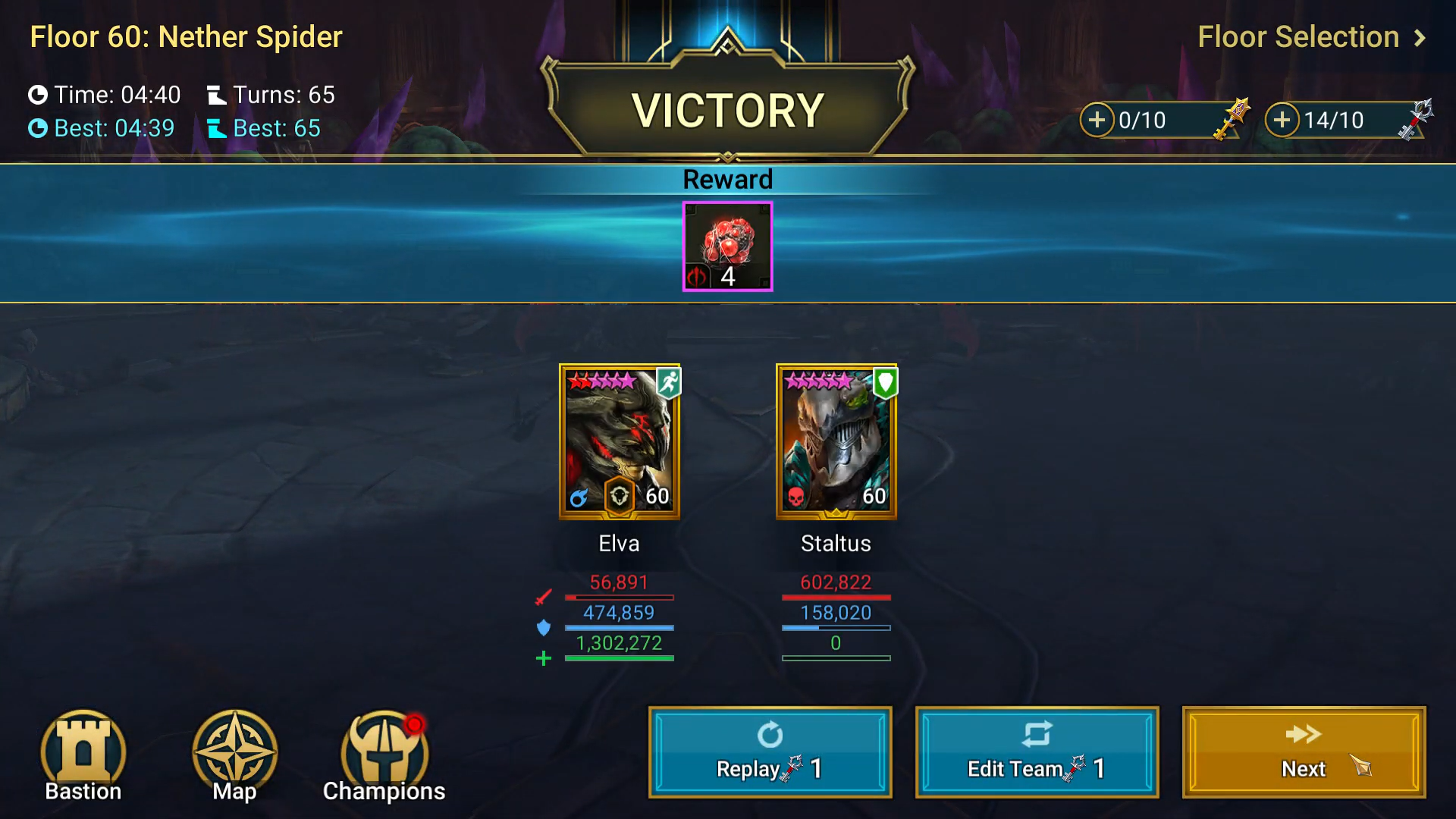
Task: Return to the Bastion
Action: 83,756
